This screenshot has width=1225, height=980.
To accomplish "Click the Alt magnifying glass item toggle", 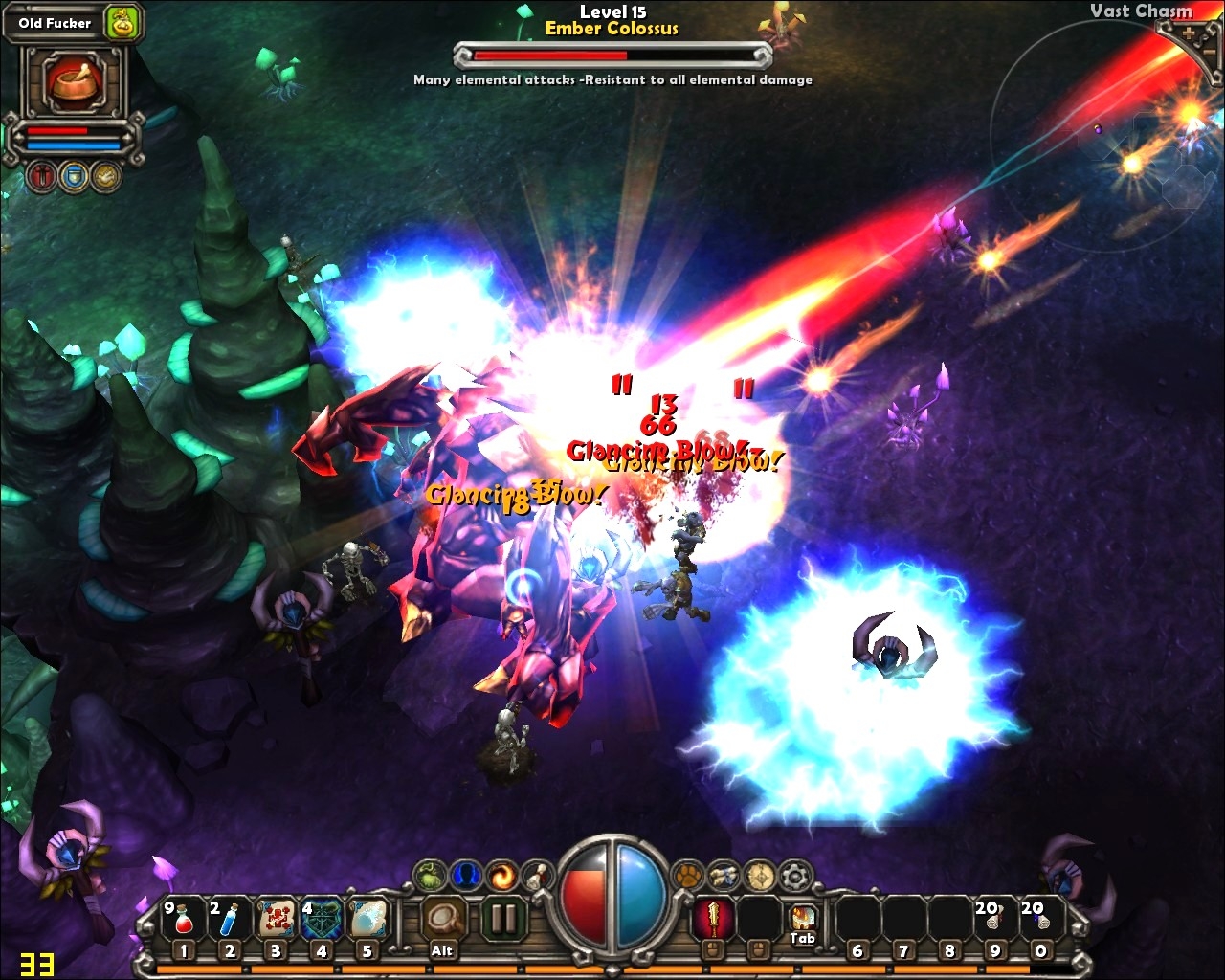I will pos(442,920).
